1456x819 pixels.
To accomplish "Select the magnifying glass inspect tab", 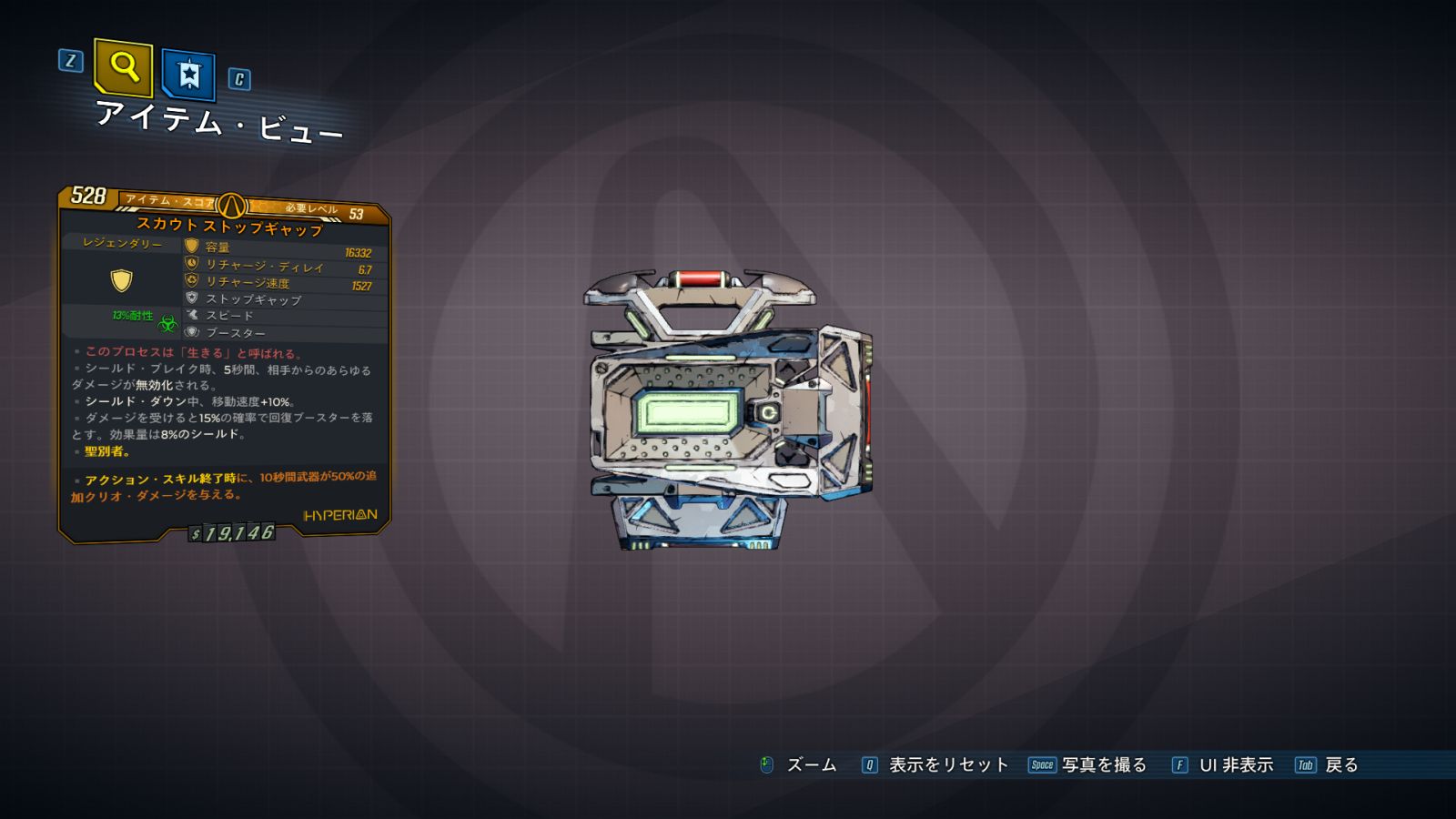I will (x=123, y=67).
